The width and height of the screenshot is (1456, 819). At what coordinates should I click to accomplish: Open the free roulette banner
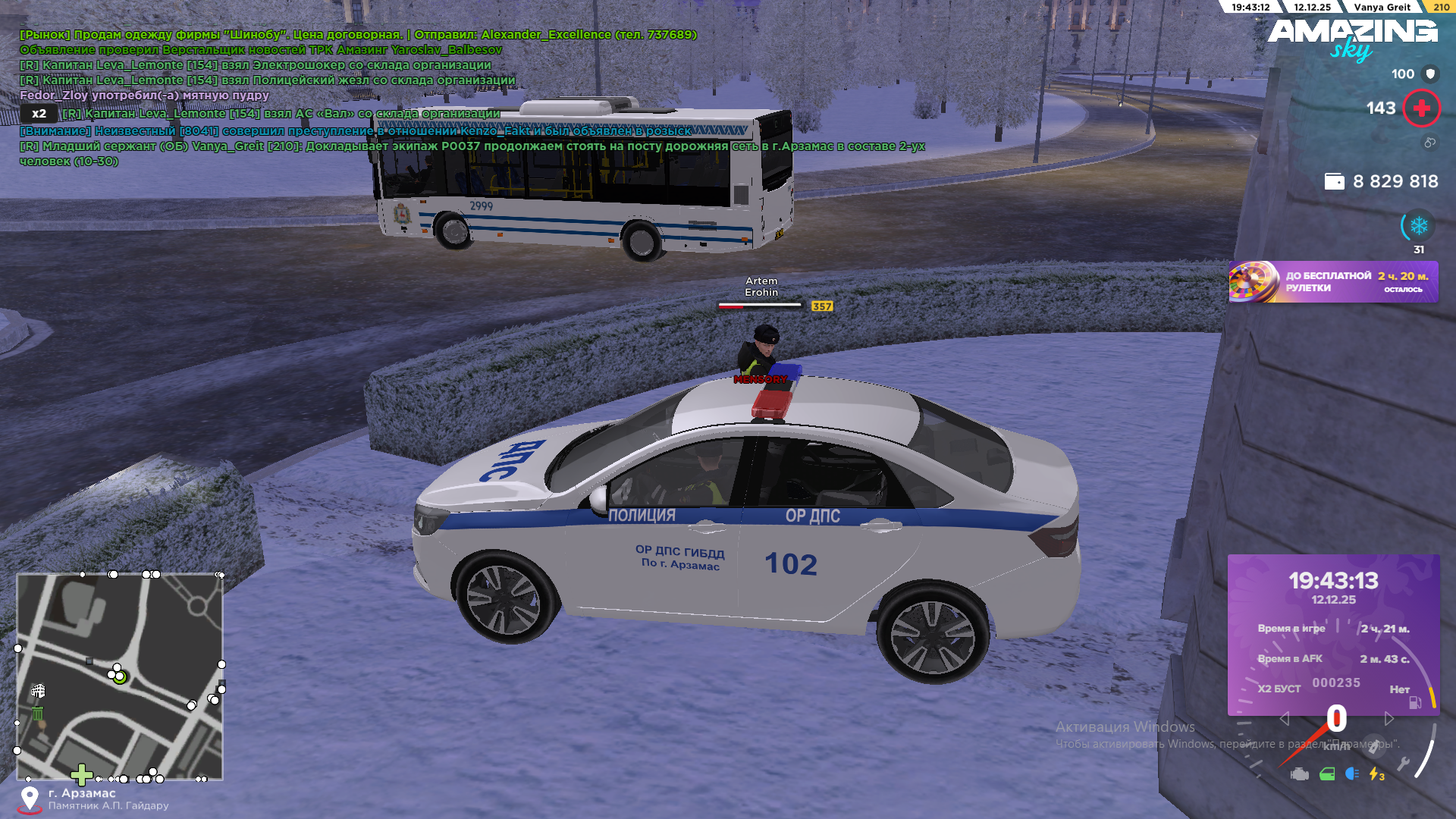pyautogui.click(x=1333, y=282)
